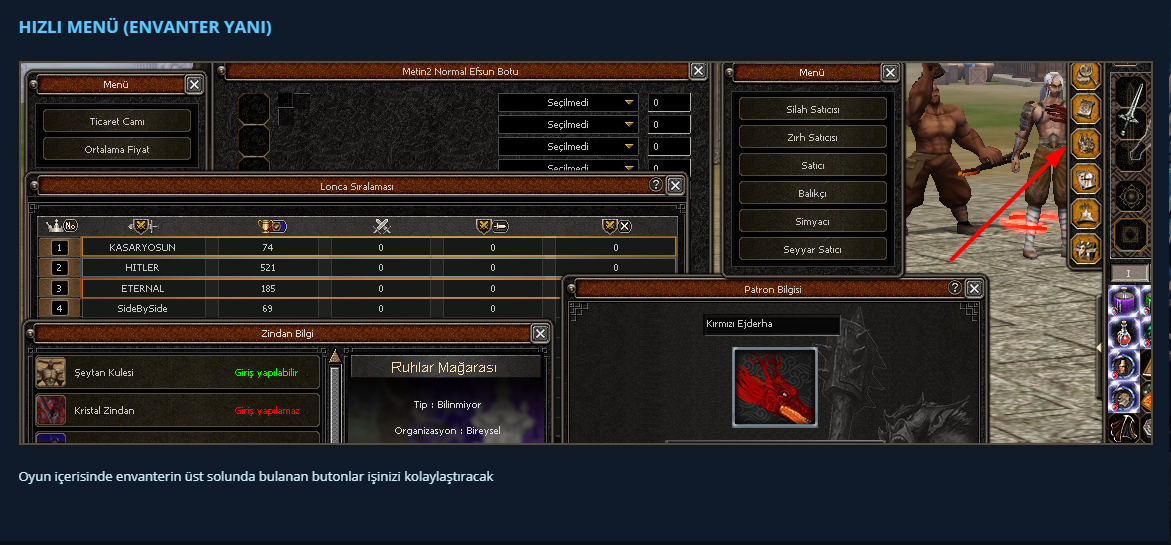Select the KASARYOSUN guild row
This screenshot has height=545, width=1171.
[357, 247]
